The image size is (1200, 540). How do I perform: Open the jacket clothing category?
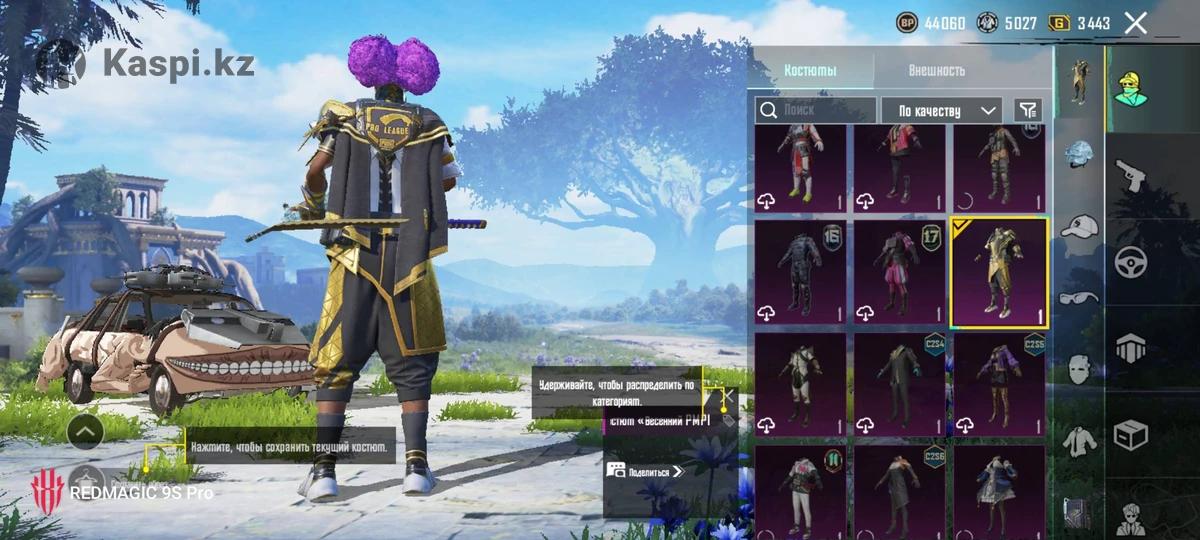point(1080,438)
